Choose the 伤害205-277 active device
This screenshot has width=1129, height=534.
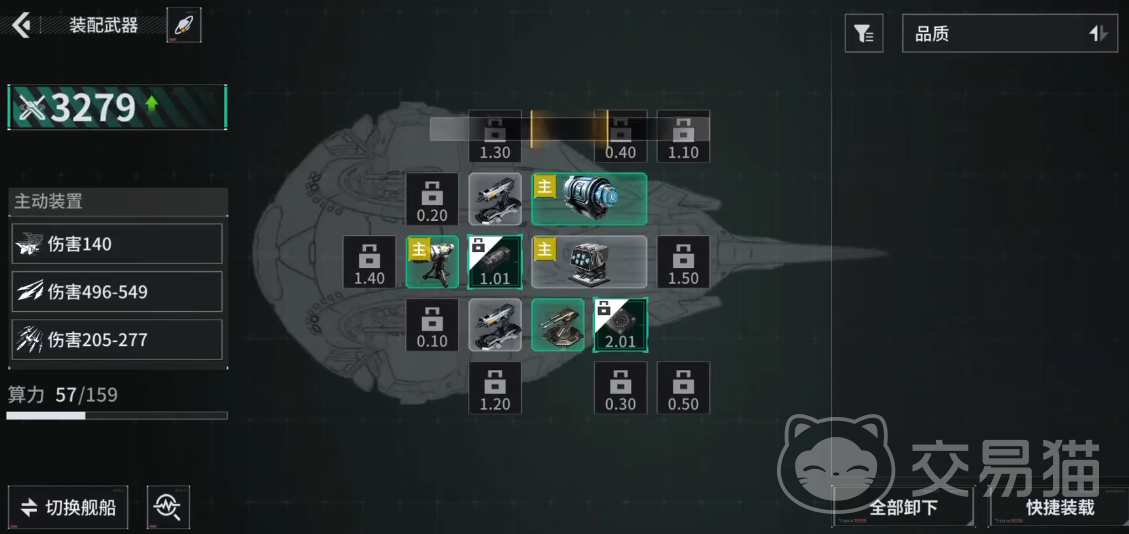coord(117,340)
